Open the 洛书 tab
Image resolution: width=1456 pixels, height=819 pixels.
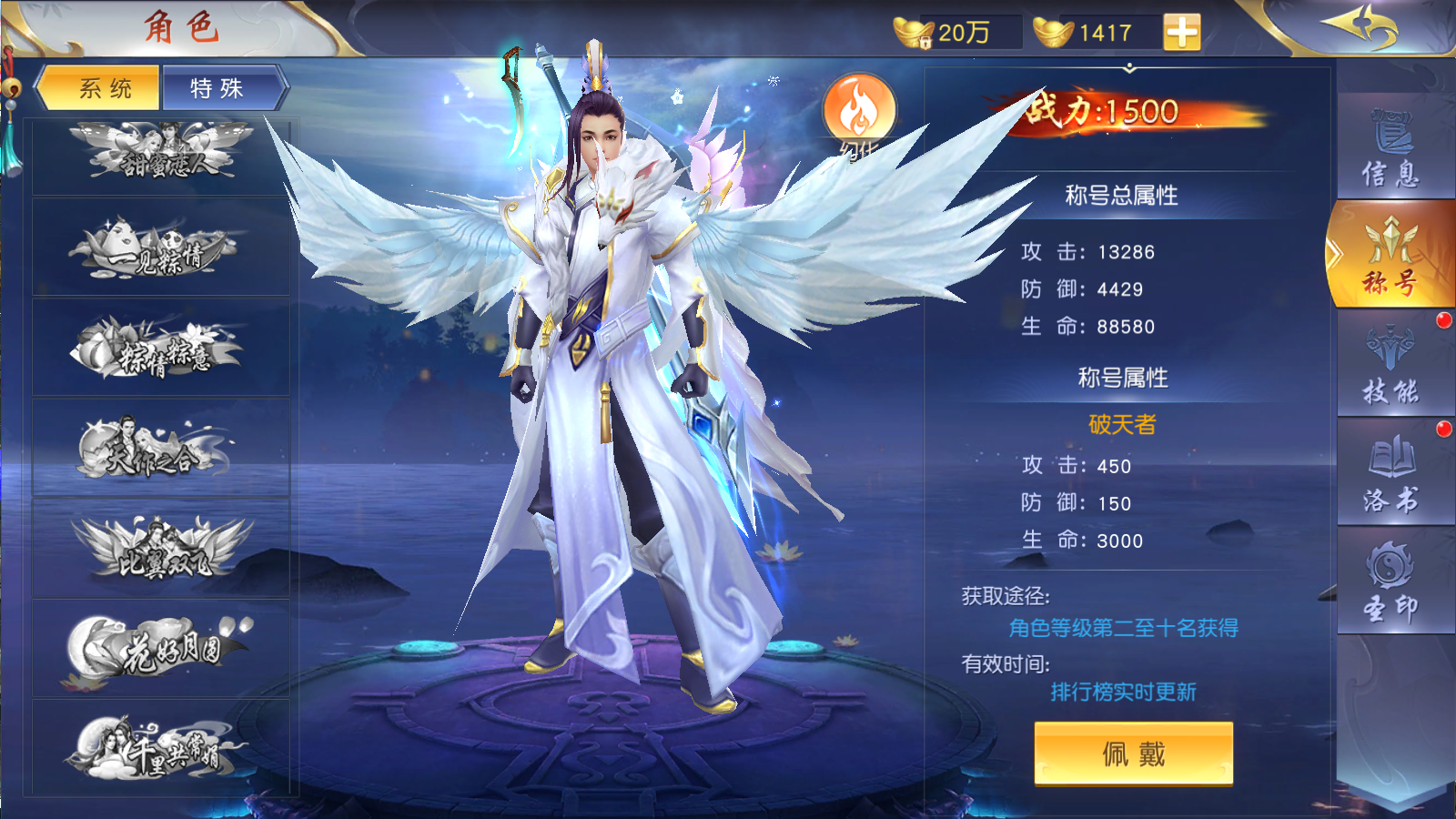pyautogui.click(x=1390, y=472)
